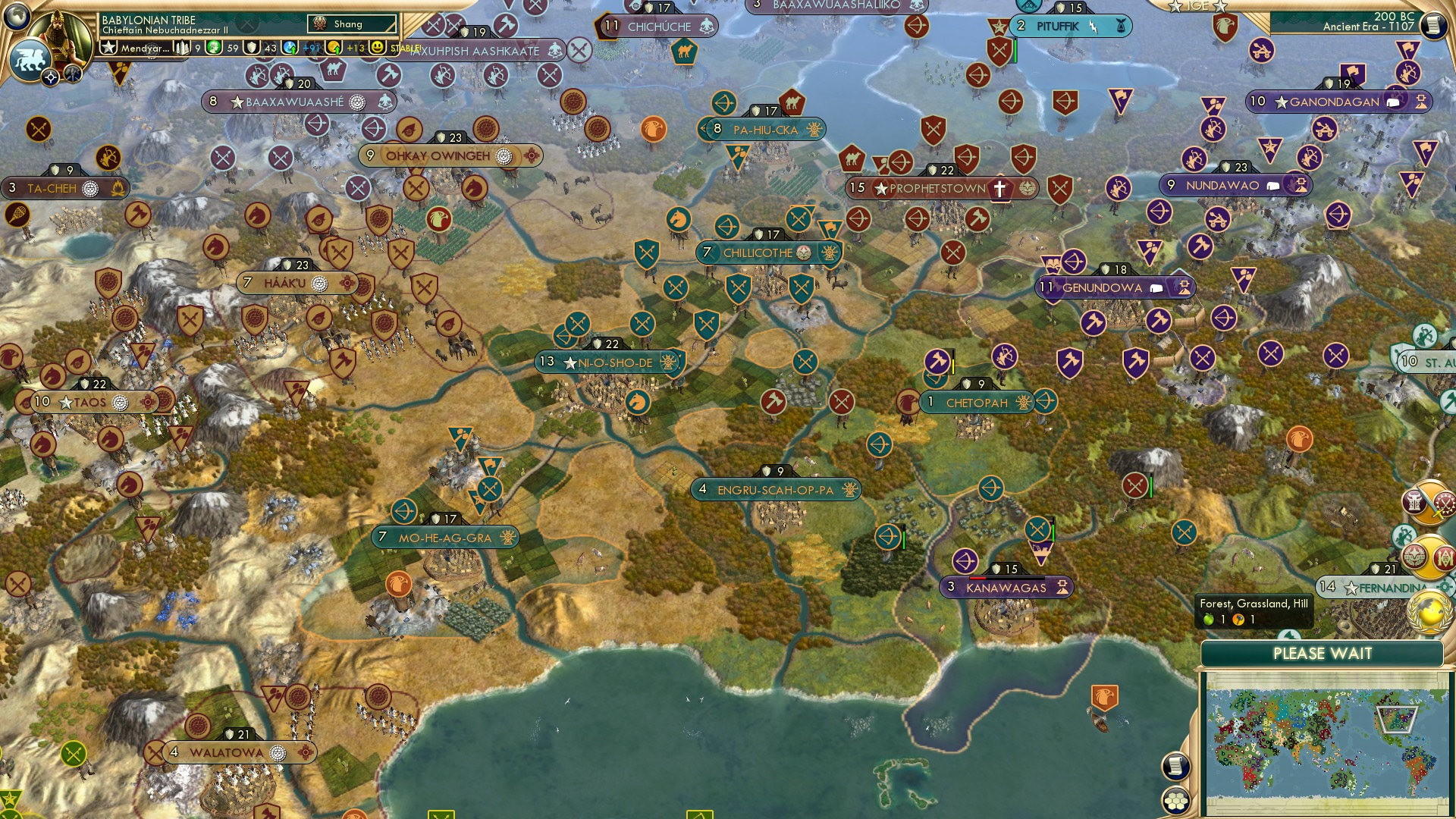Image resolution: width=1456 pixels, height=819 pixels.
Task: Click the gold coin income icon showing +13
Action: pyautogui.click(x=334, y=47)
